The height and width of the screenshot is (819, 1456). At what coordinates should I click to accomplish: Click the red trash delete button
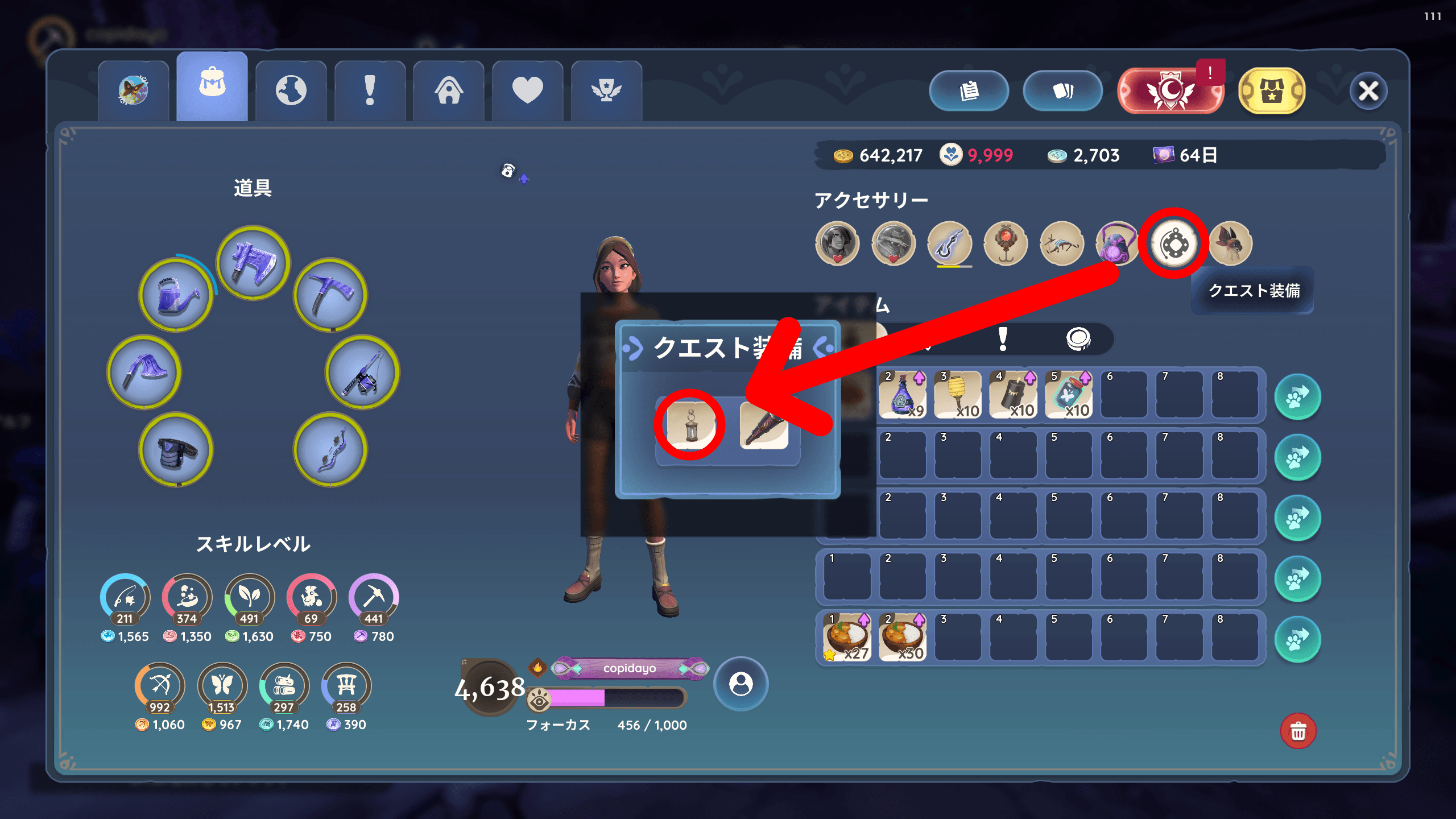tap(1298, 731)
